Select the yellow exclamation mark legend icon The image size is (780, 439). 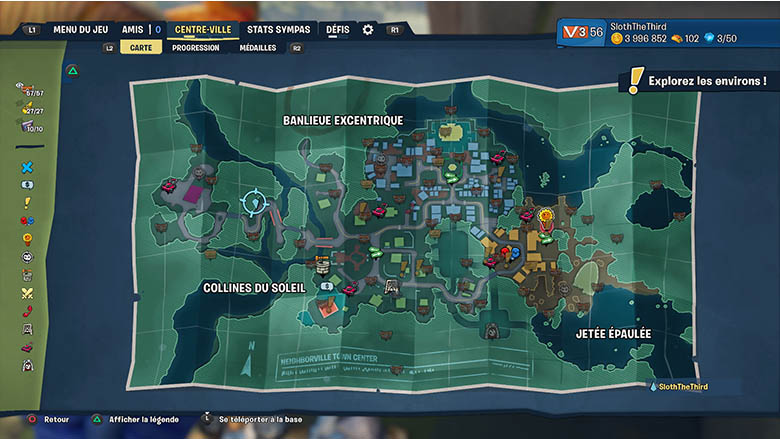(x=27, y=203)
